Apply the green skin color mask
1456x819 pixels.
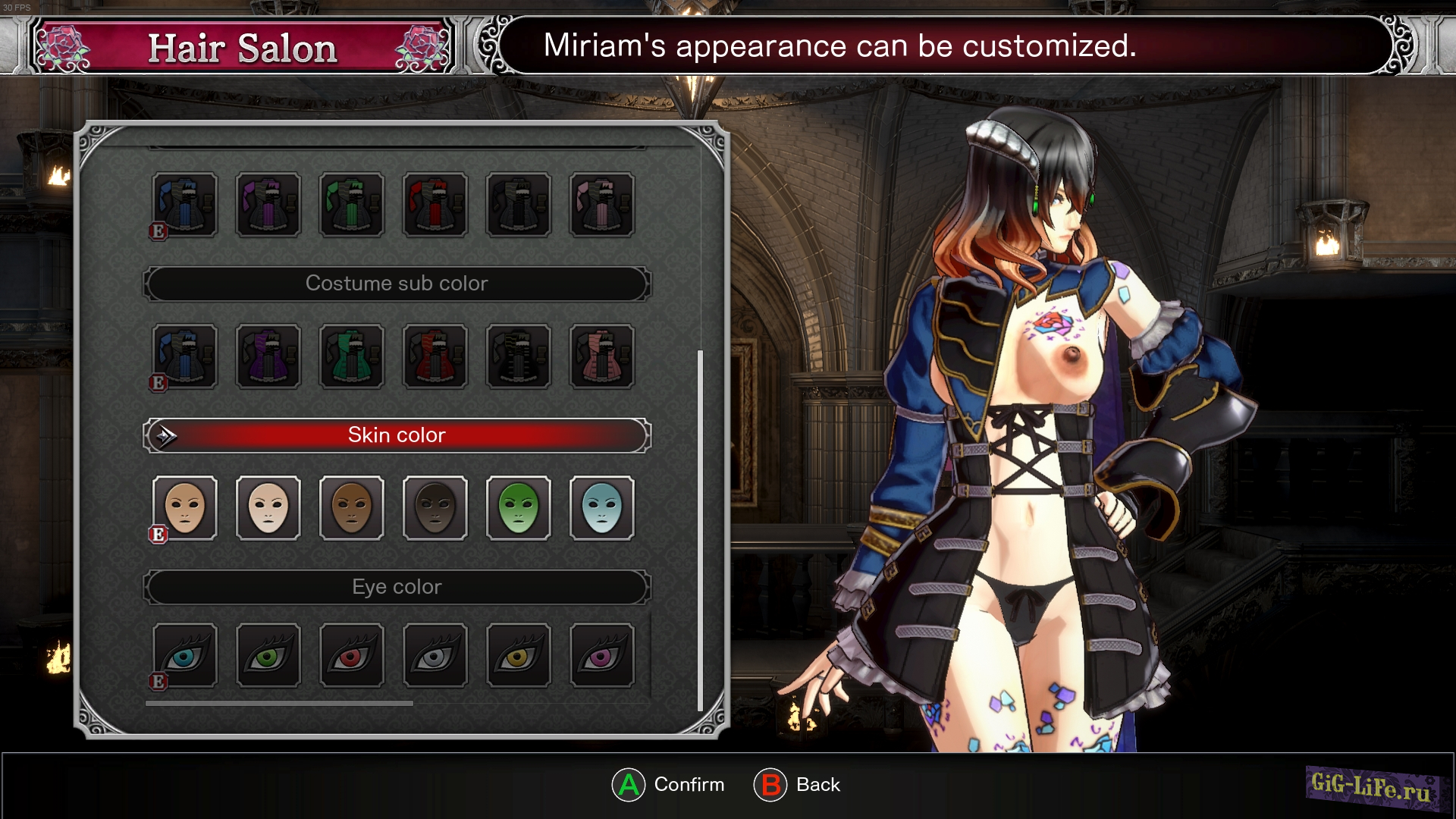[519, 508]
